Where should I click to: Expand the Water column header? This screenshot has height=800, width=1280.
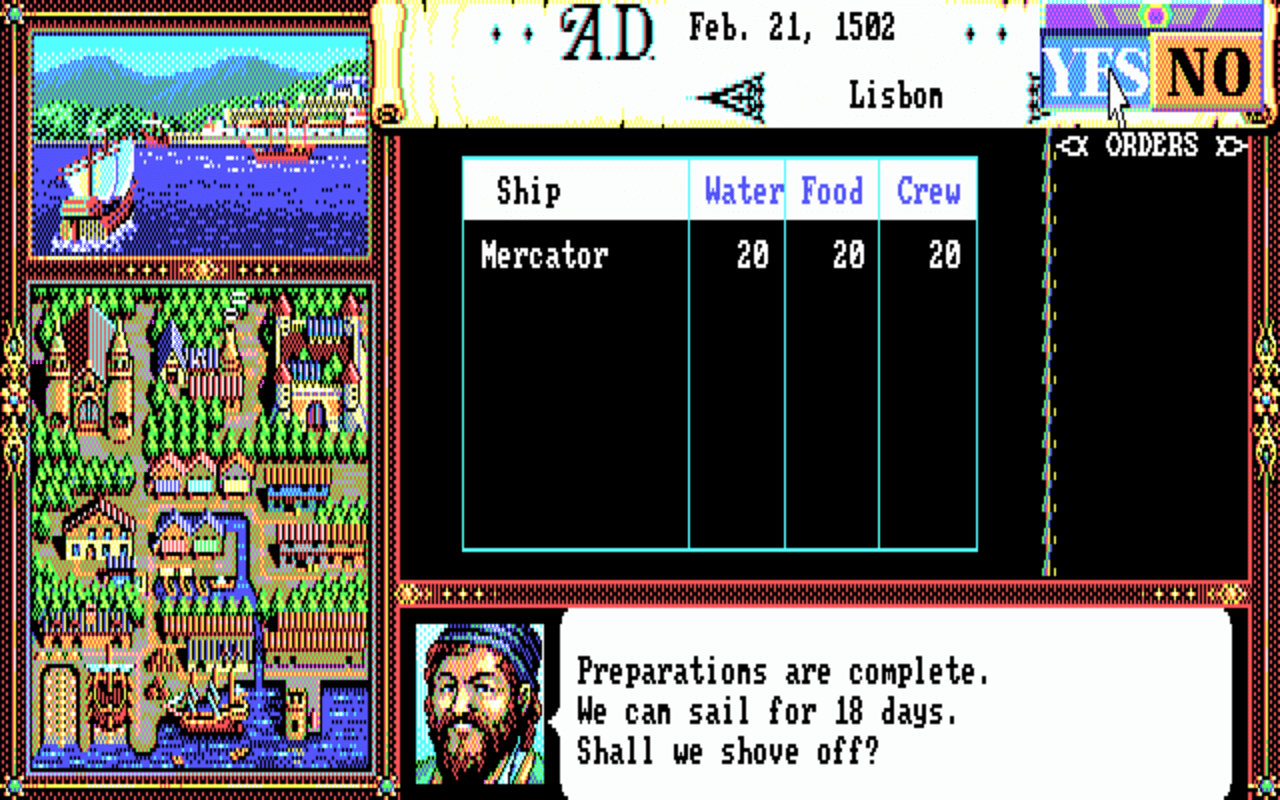[742, 190]
